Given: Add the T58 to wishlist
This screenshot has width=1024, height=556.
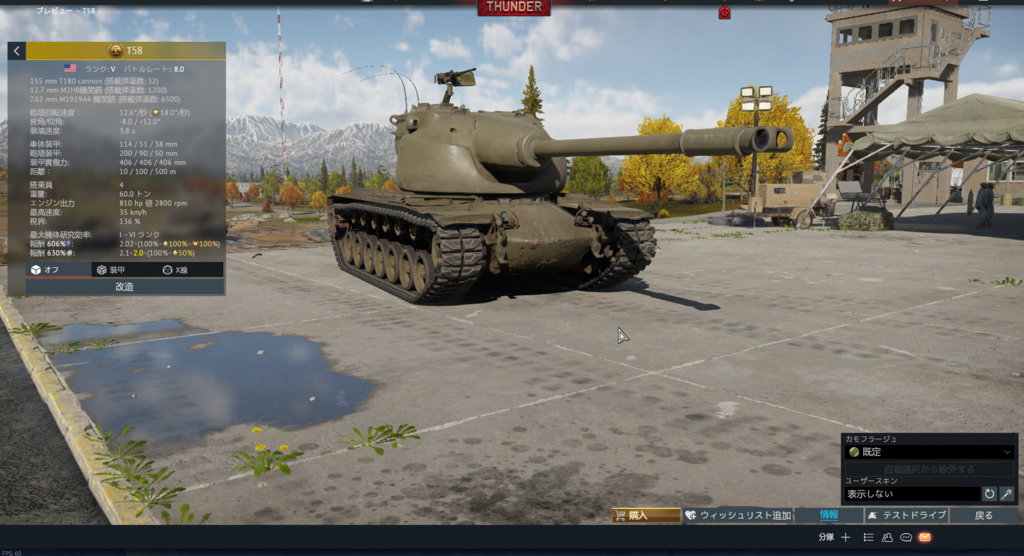Looking at the screenshot, I should pos(738,516).
